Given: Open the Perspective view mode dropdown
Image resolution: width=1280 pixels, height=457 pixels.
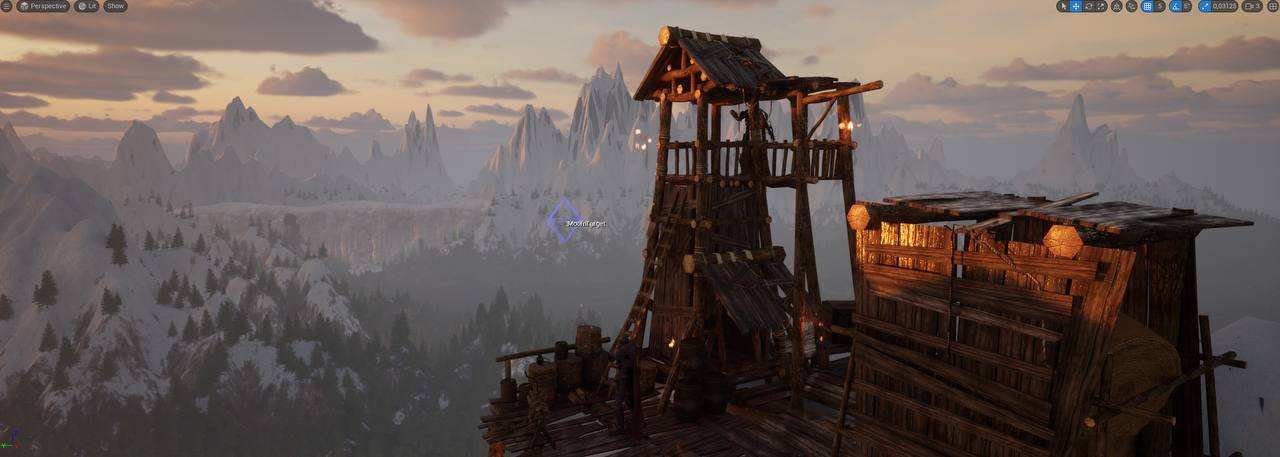Looking at the screenshot, I should click(43, 6).
